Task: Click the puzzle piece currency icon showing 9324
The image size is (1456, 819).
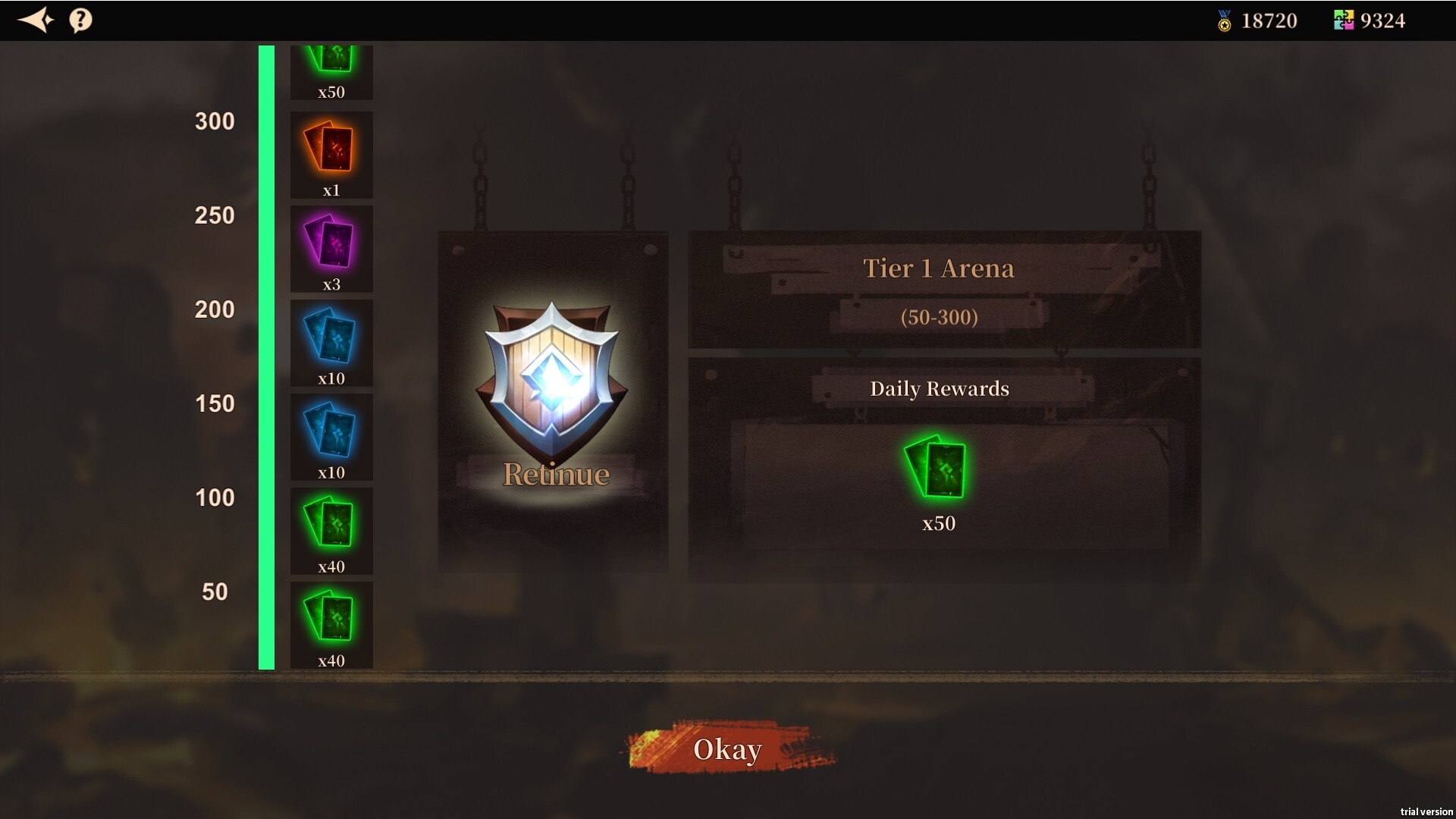Action: tap(1344, 19)
